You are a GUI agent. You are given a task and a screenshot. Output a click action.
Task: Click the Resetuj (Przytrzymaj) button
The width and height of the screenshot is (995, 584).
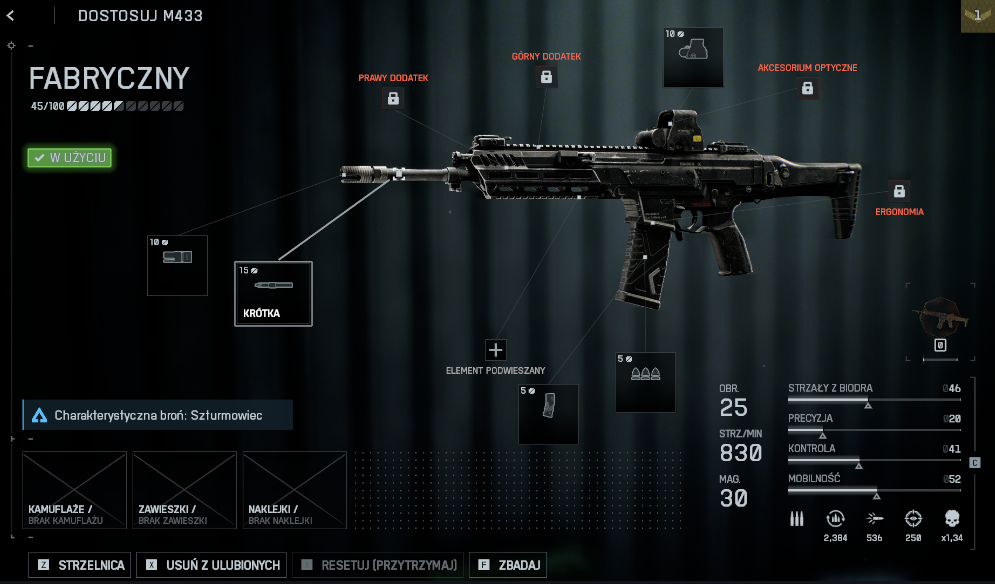[x=379, y=566]
